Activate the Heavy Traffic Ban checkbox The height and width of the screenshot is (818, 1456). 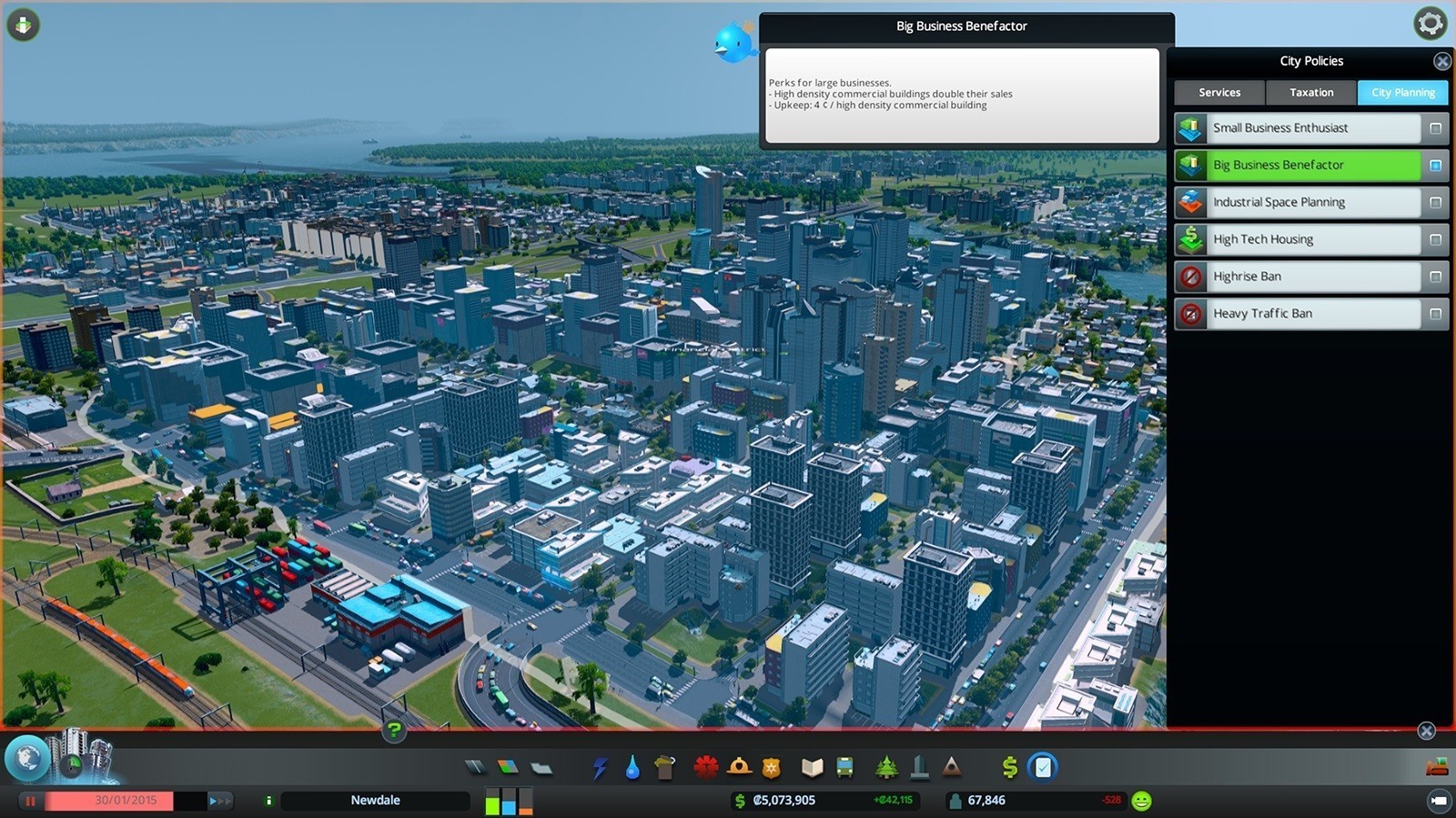[x=1435, y=314]
